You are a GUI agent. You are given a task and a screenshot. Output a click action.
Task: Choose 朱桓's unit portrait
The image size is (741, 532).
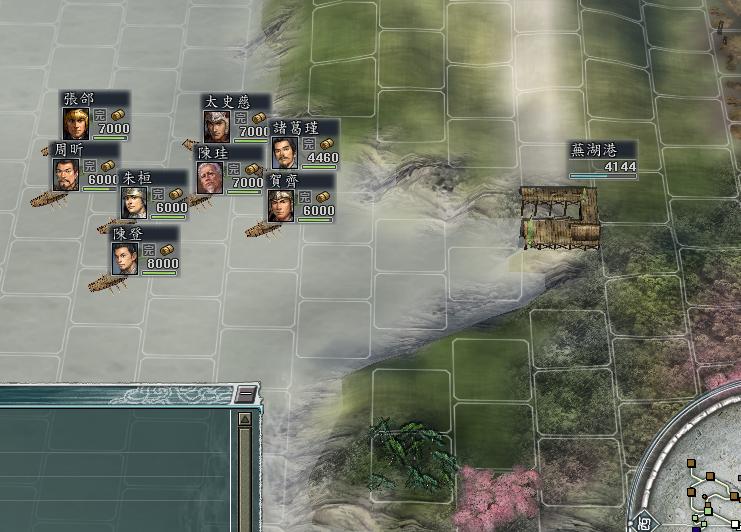point(134,202)
